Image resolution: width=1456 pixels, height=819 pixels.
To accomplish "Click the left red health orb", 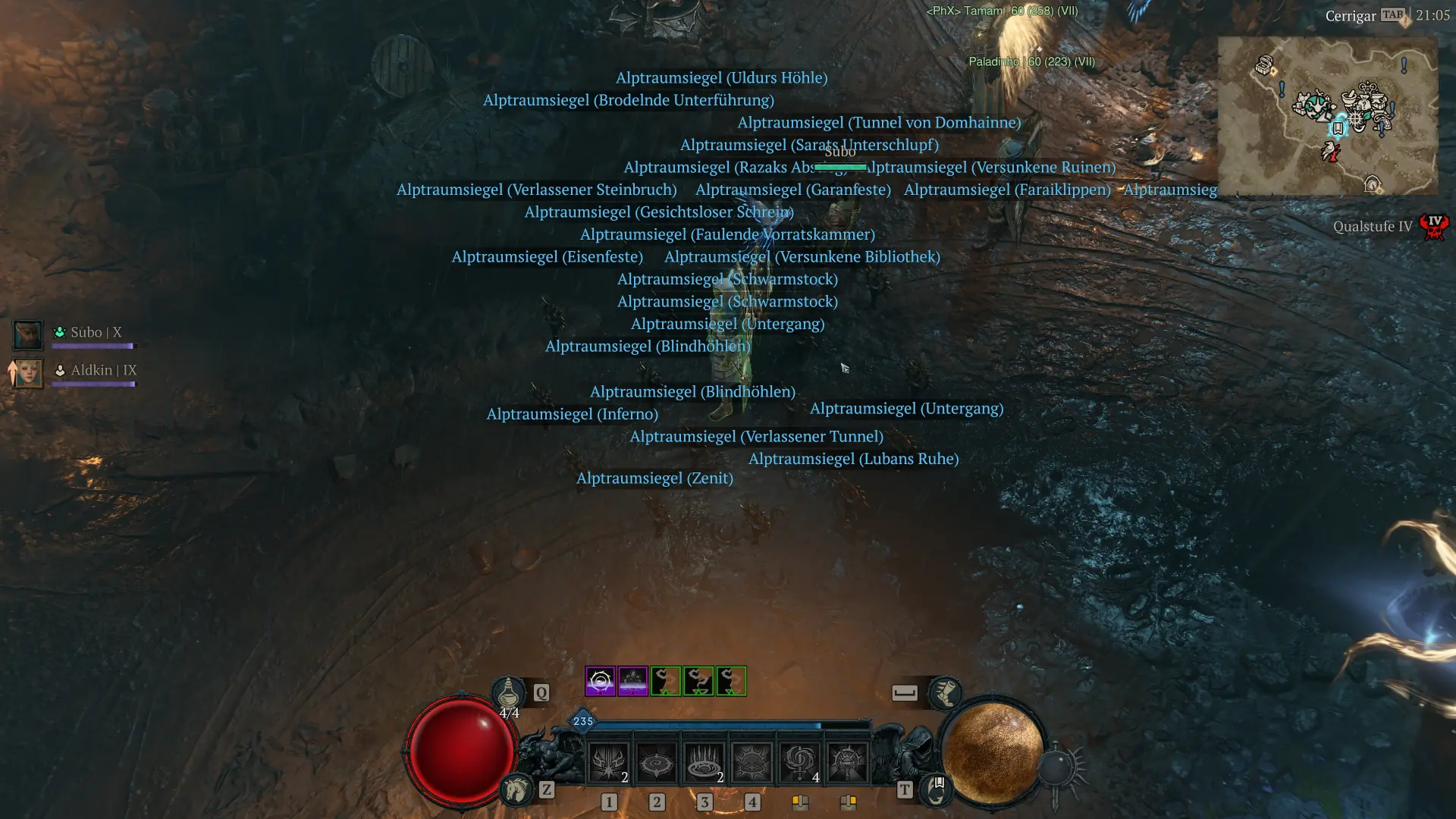I will pos(458,751).
